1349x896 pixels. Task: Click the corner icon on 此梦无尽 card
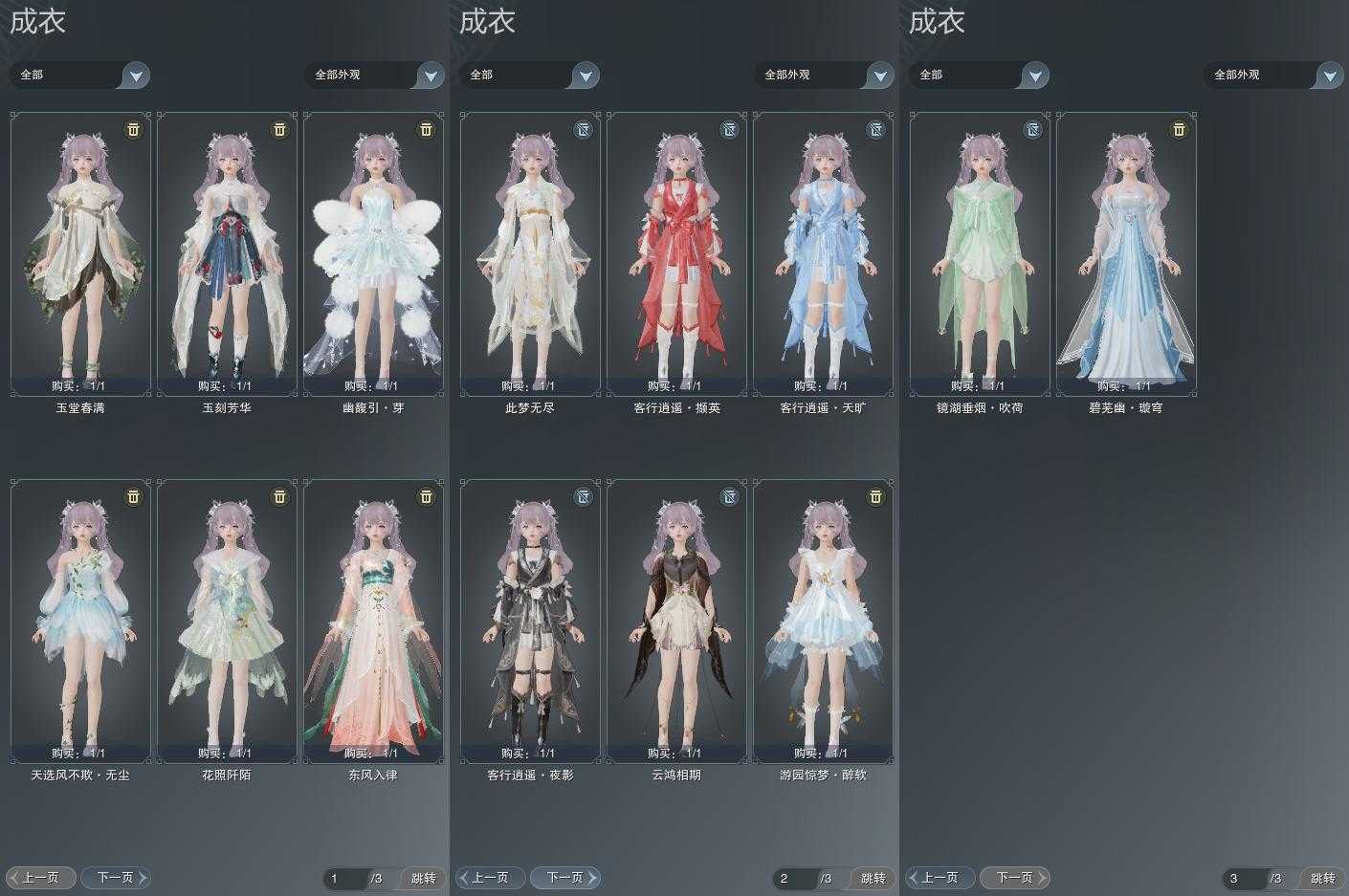click(583, 129)
